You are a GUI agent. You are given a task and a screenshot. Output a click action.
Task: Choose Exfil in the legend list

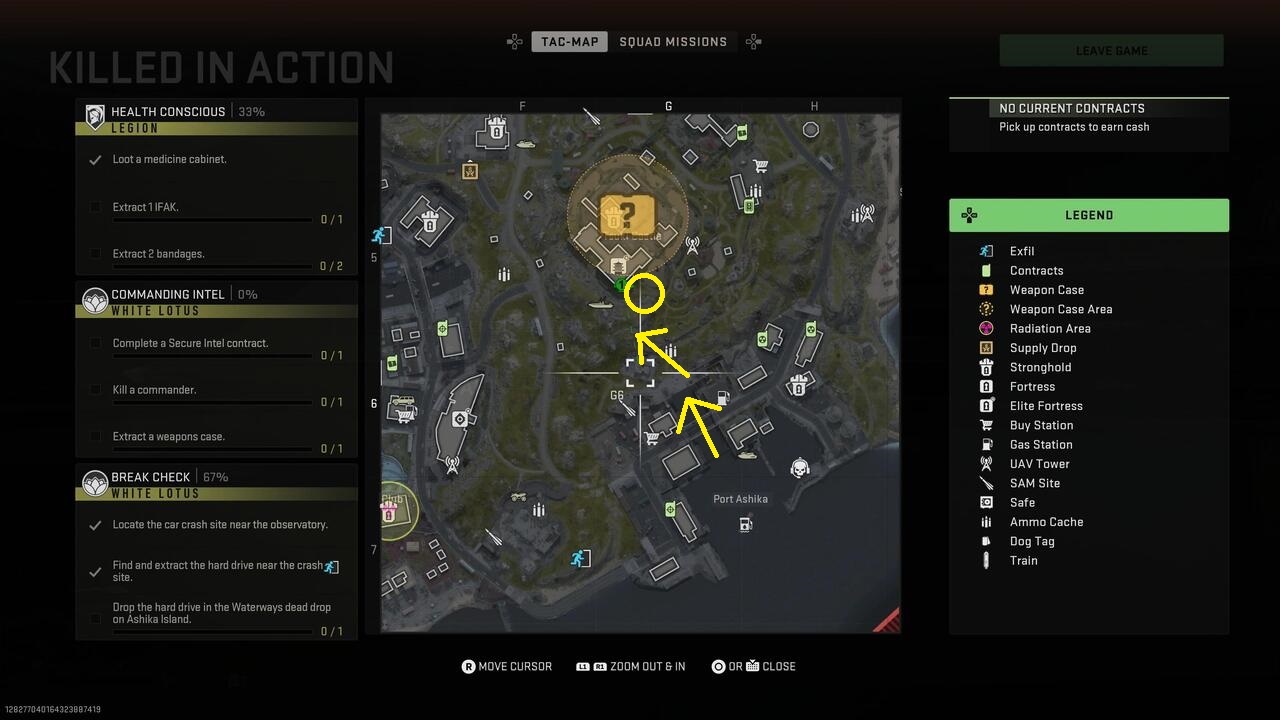[1022, 251]
